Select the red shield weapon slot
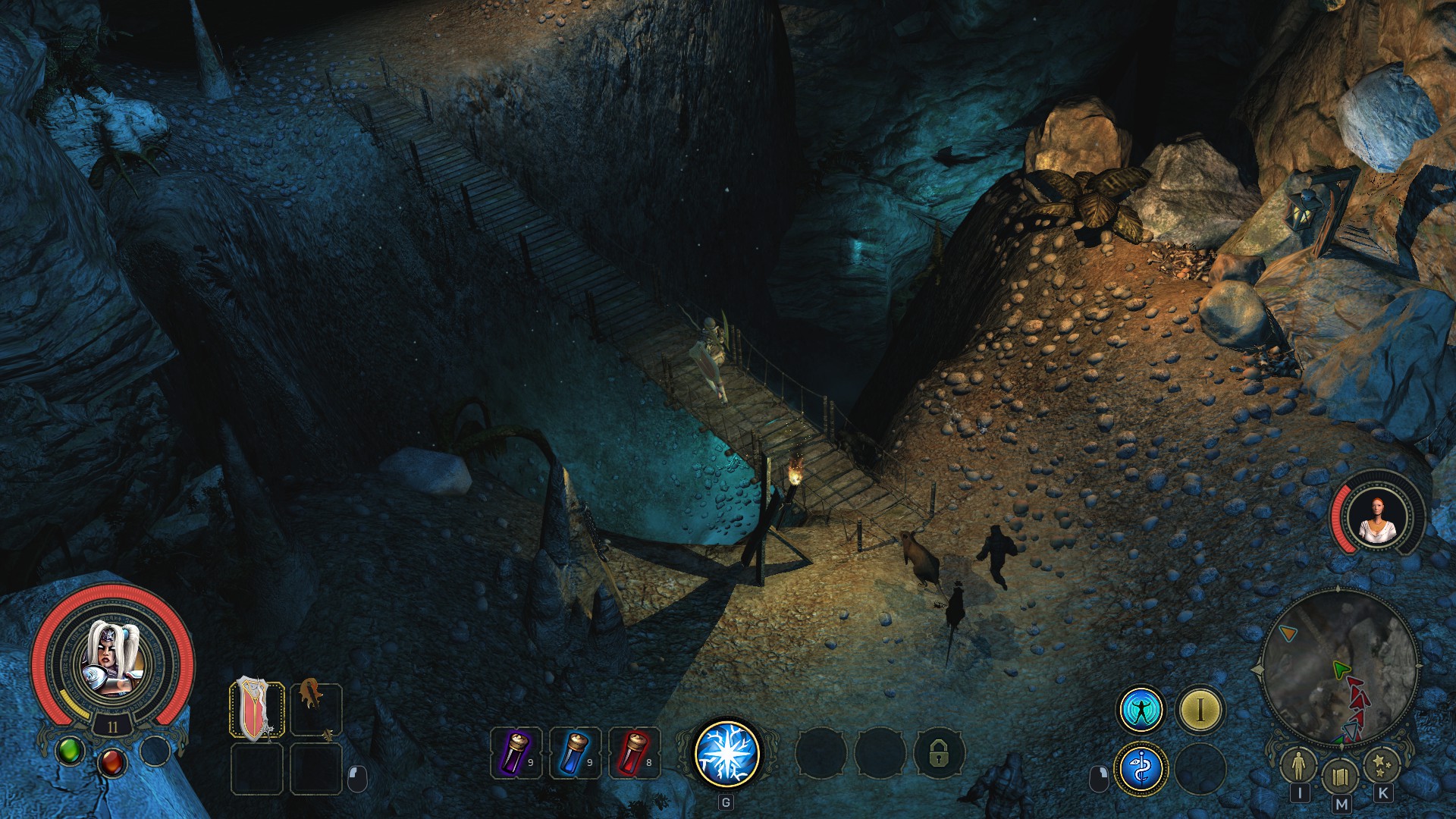Screen dimensions: 1456x819 pyautogui.click(x=256, y=710)
